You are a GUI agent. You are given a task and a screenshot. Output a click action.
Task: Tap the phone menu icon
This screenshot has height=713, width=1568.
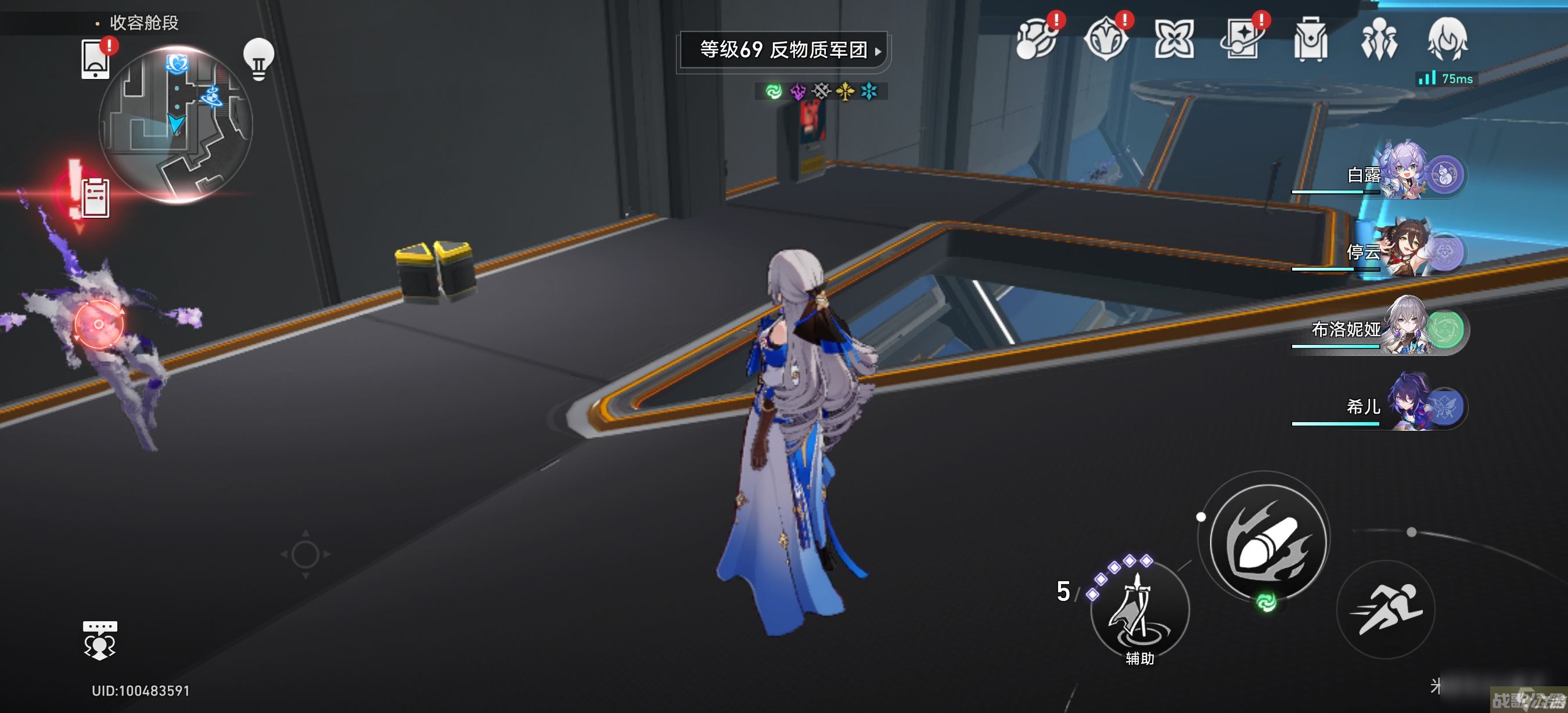tap(96, 59)
